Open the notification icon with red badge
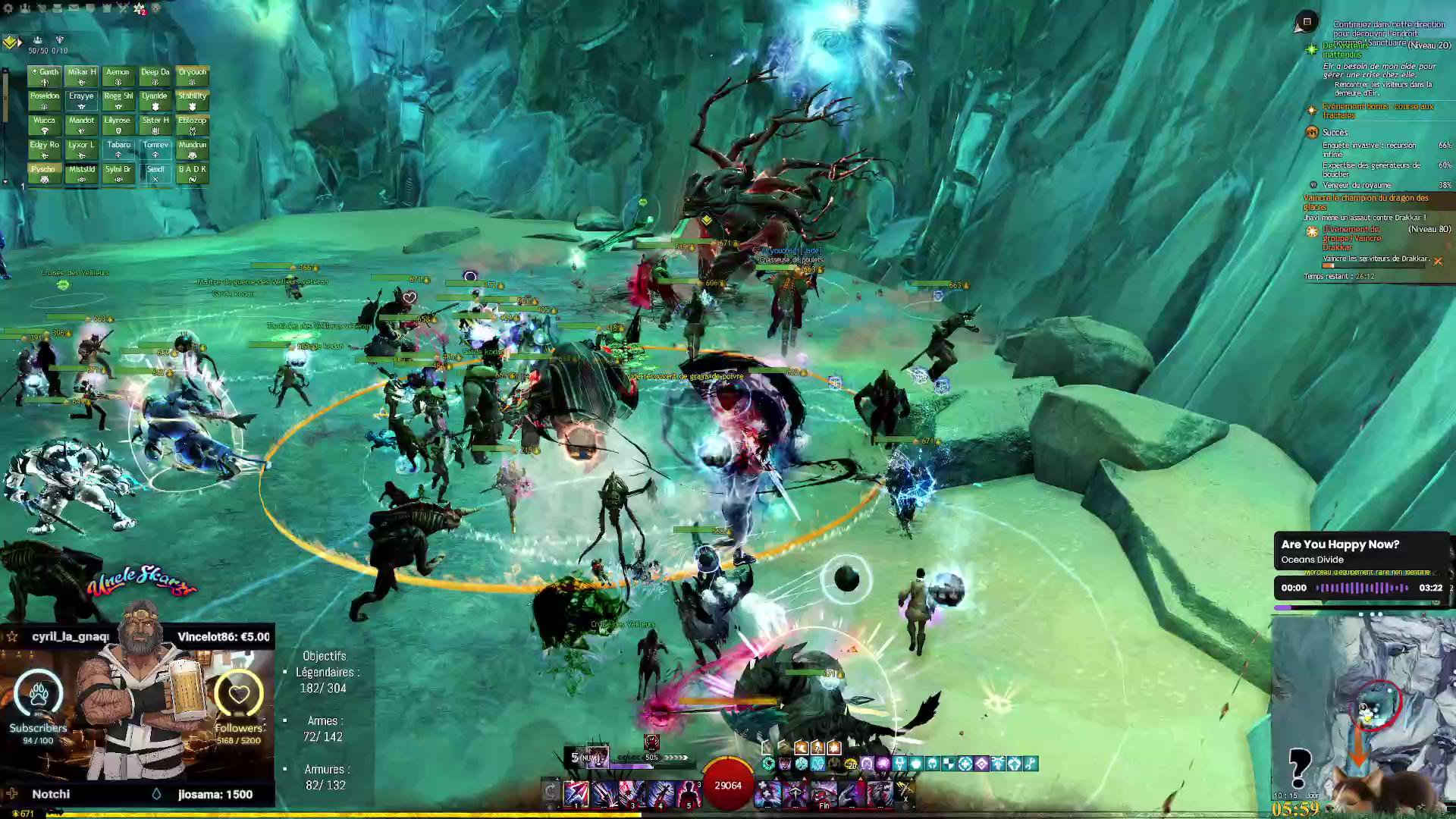Image resolution: width=1456 pixels, height=819 pixels. tap(140, 8)
